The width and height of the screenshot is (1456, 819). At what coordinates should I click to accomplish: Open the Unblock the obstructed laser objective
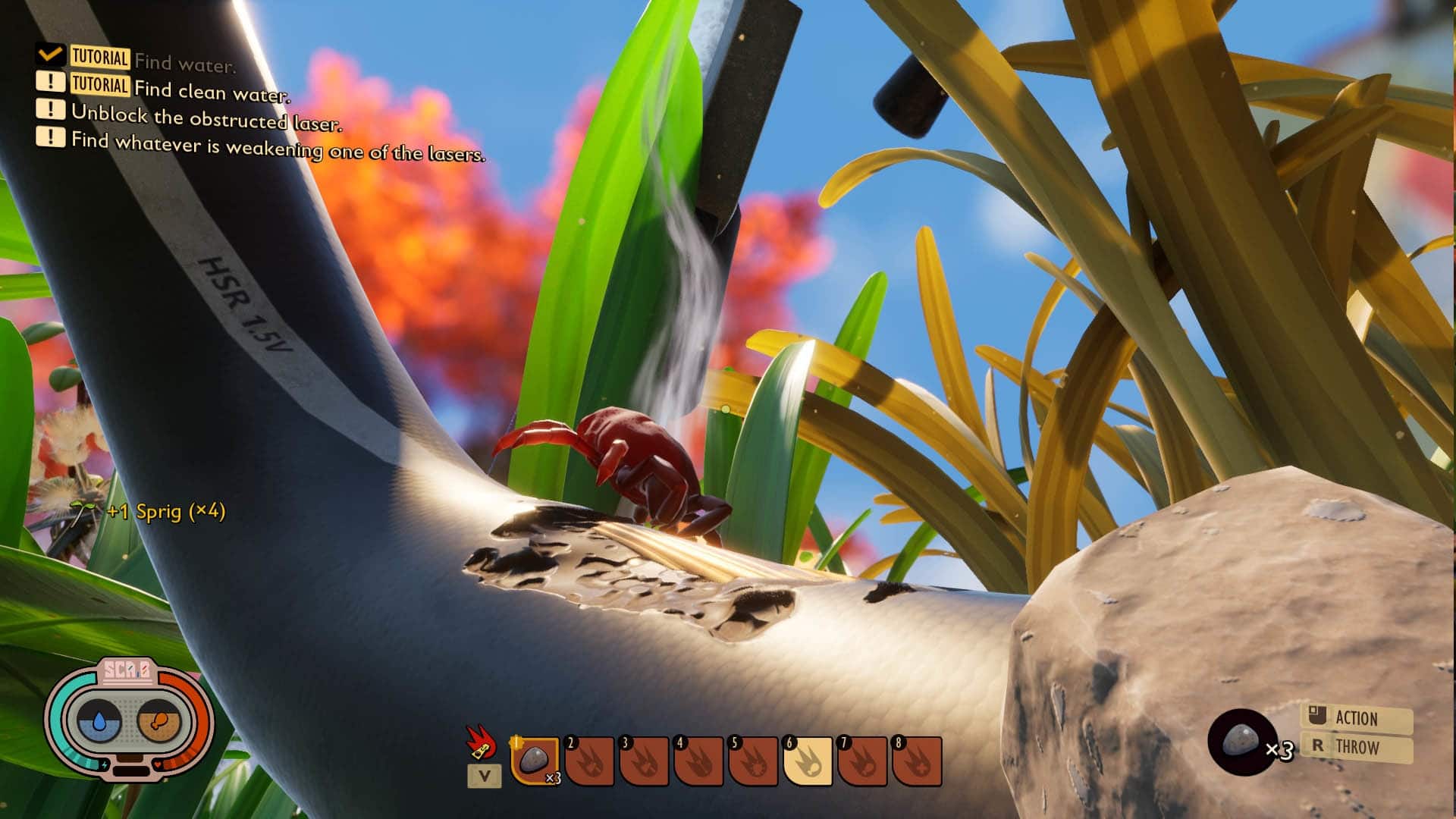click(206, 118)
